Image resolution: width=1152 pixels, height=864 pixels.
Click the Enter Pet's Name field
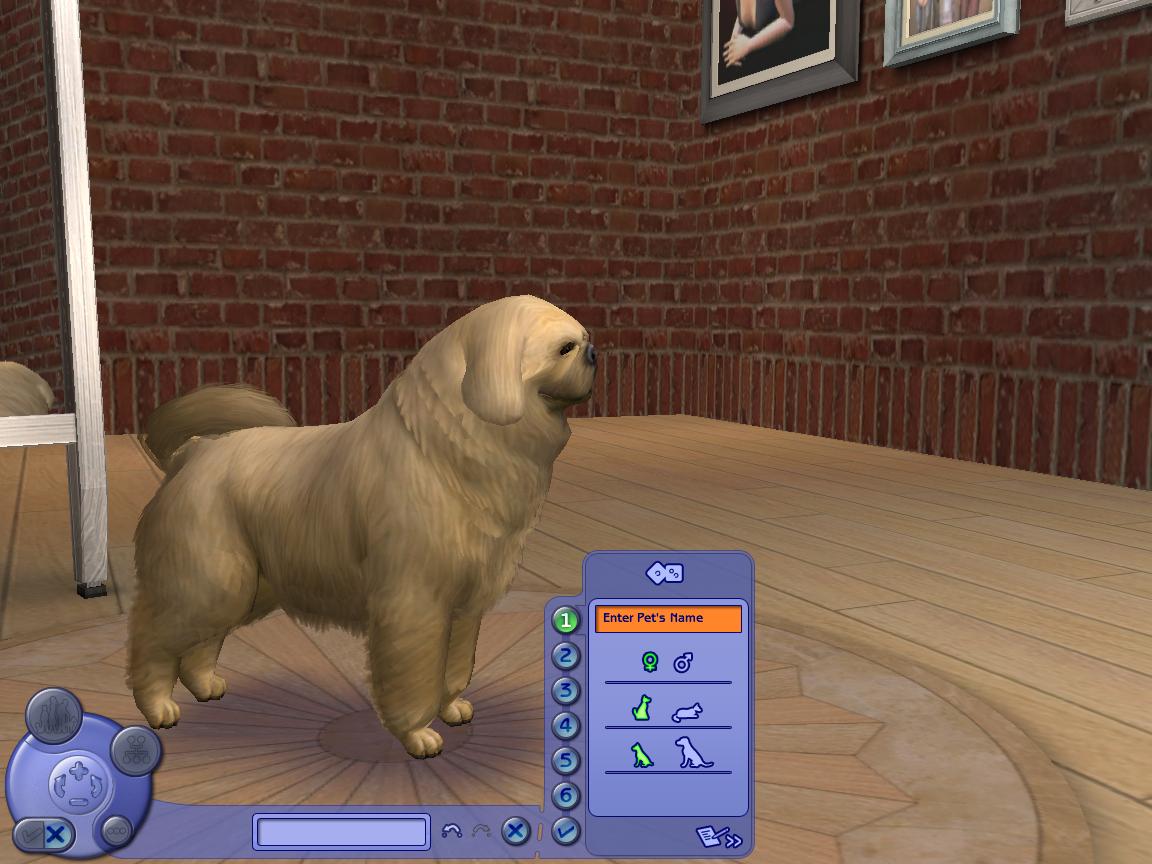coord(668,619)
